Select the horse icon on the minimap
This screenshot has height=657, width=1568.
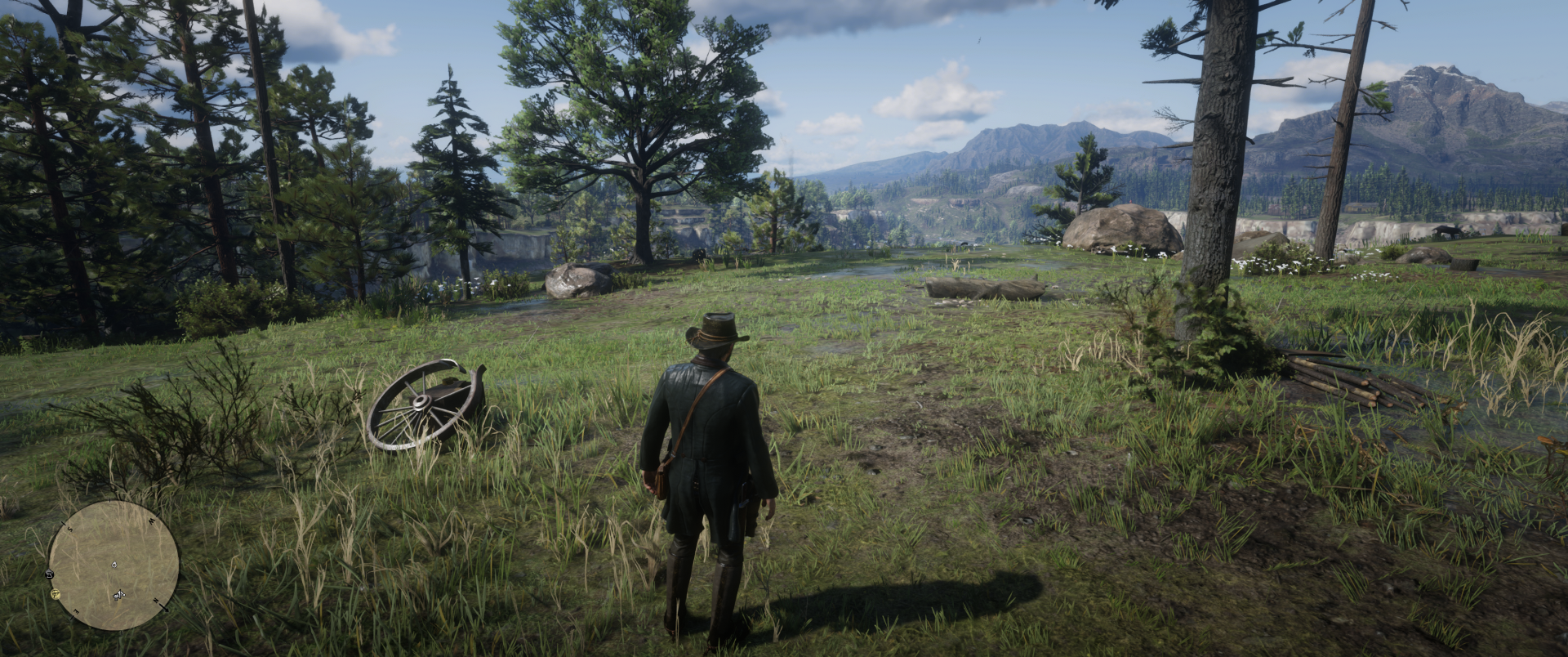(120, 594)
